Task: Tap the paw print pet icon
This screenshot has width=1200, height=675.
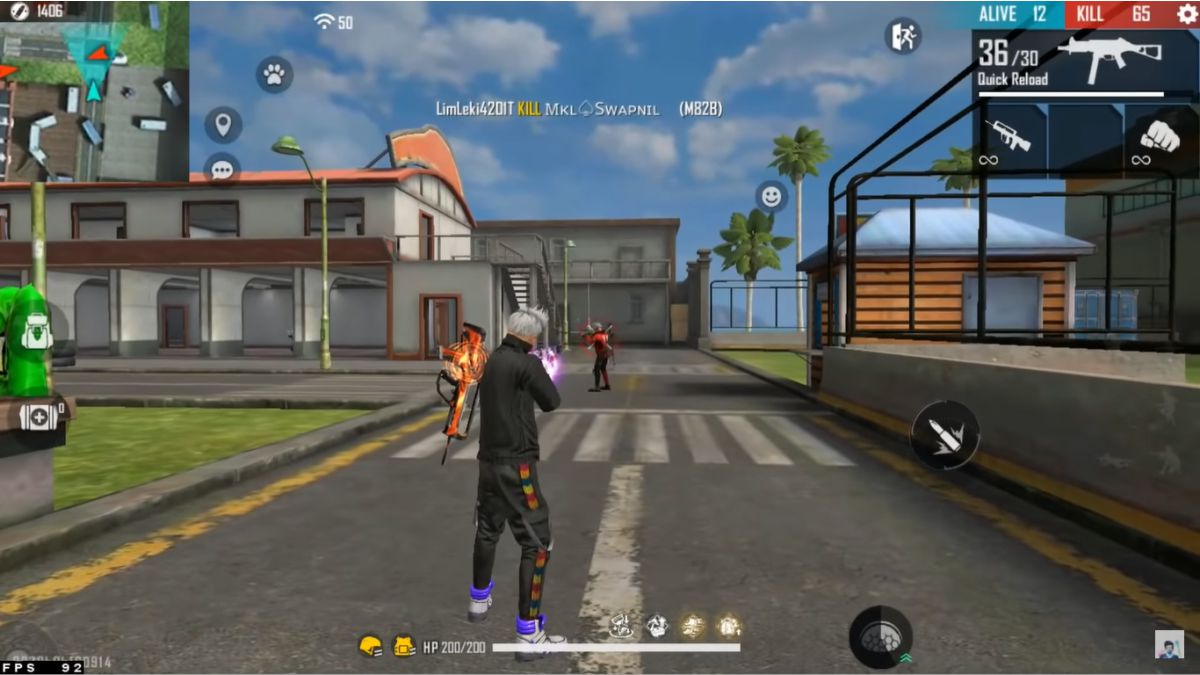Action: [x=274, y=74]
